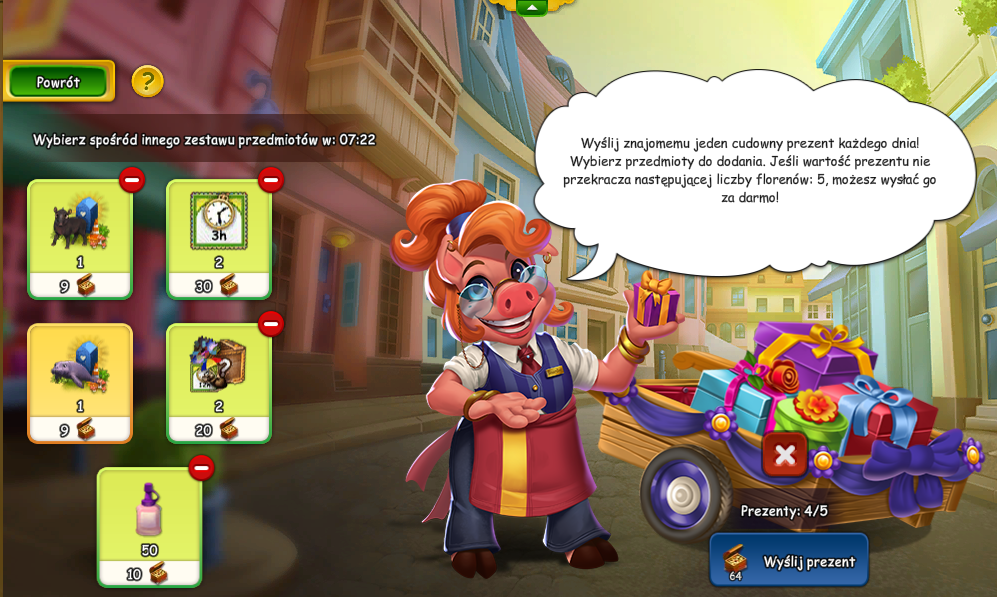Open the yellow question mark help

pyautogui.click(x=147, y=81)
